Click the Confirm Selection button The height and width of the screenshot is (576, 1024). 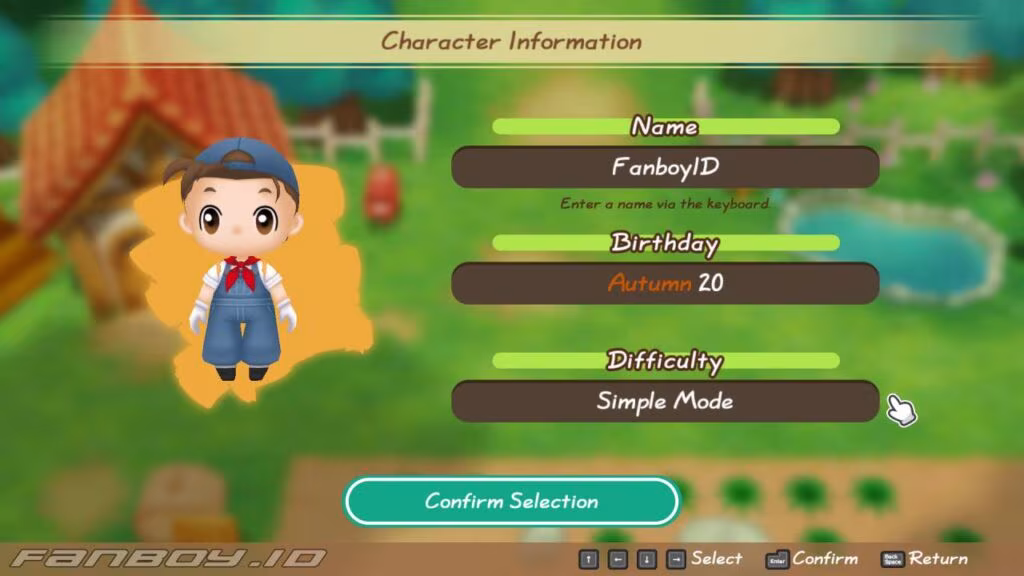pos(511,501)
